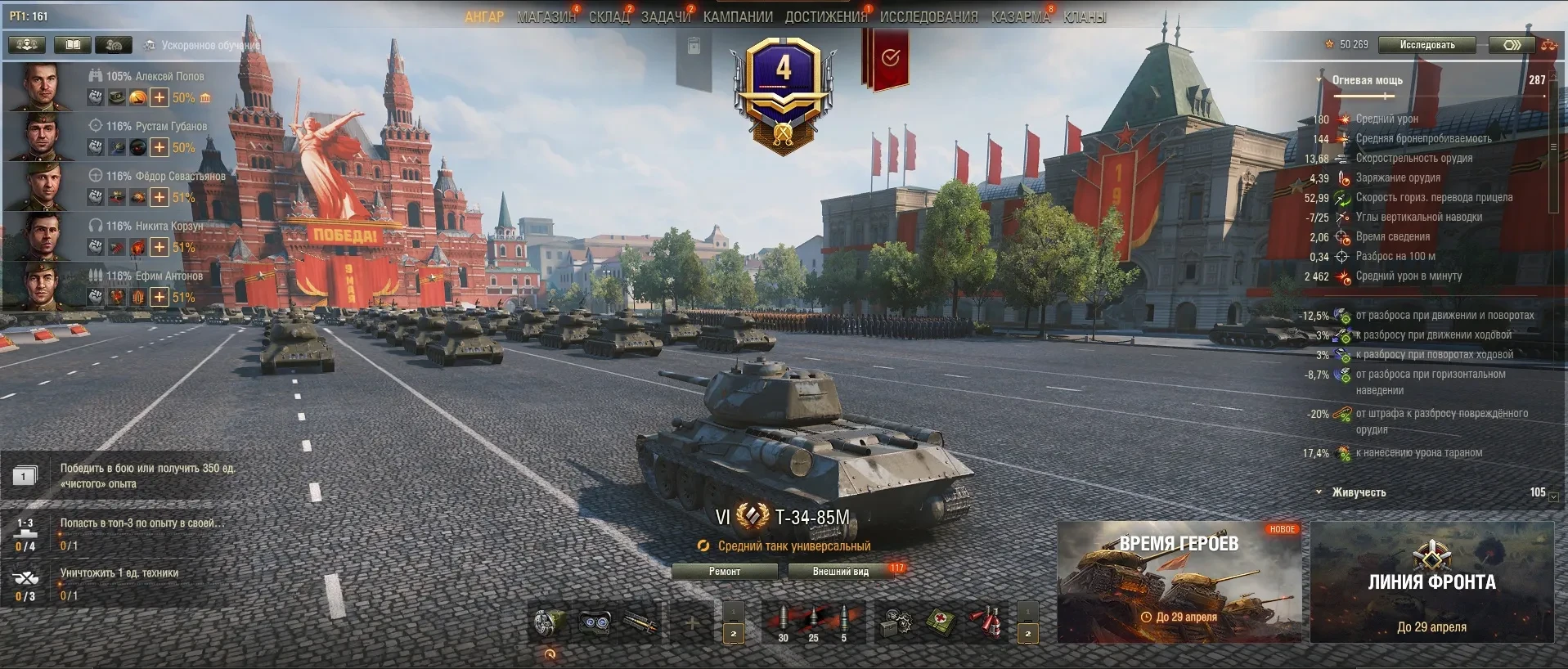The width and height of the screenshot is (1568, 669).
Task: Switch to the Казарма barracks tab
Action: click(1020, 17)
